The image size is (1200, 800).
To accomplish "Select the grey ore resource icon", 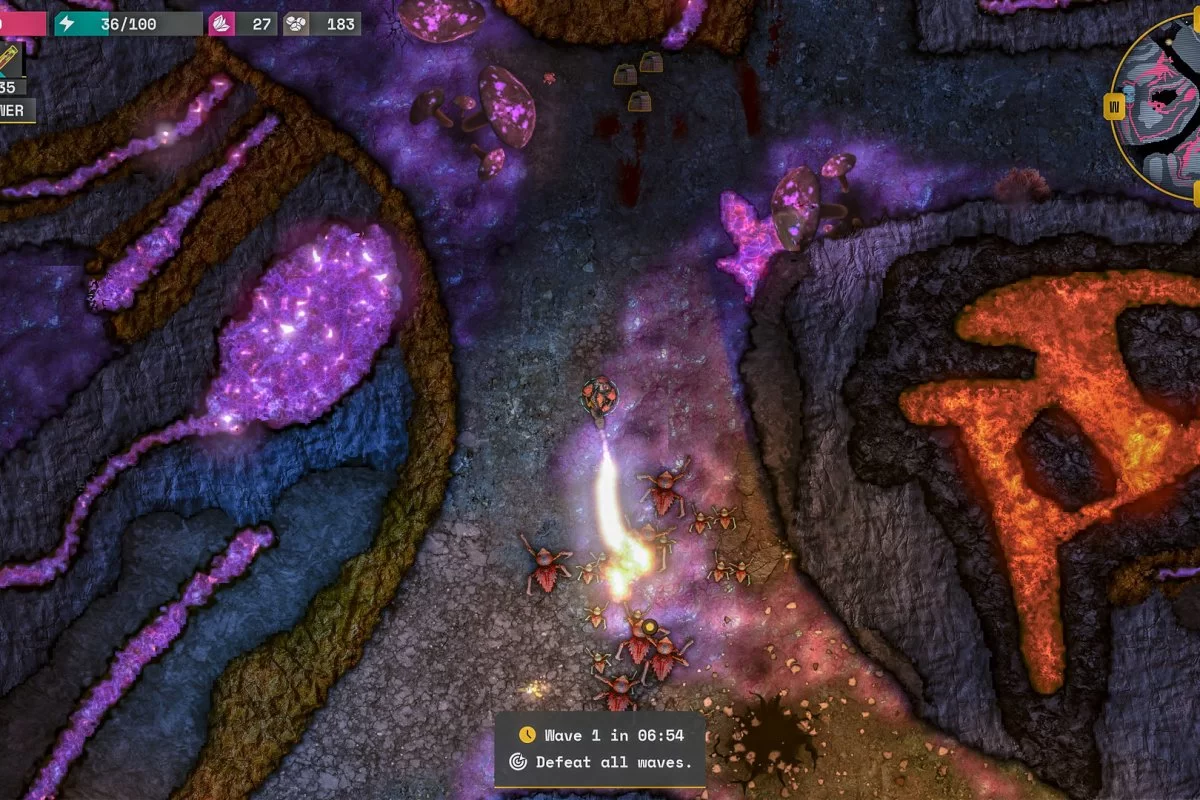I will click(296, 24).
